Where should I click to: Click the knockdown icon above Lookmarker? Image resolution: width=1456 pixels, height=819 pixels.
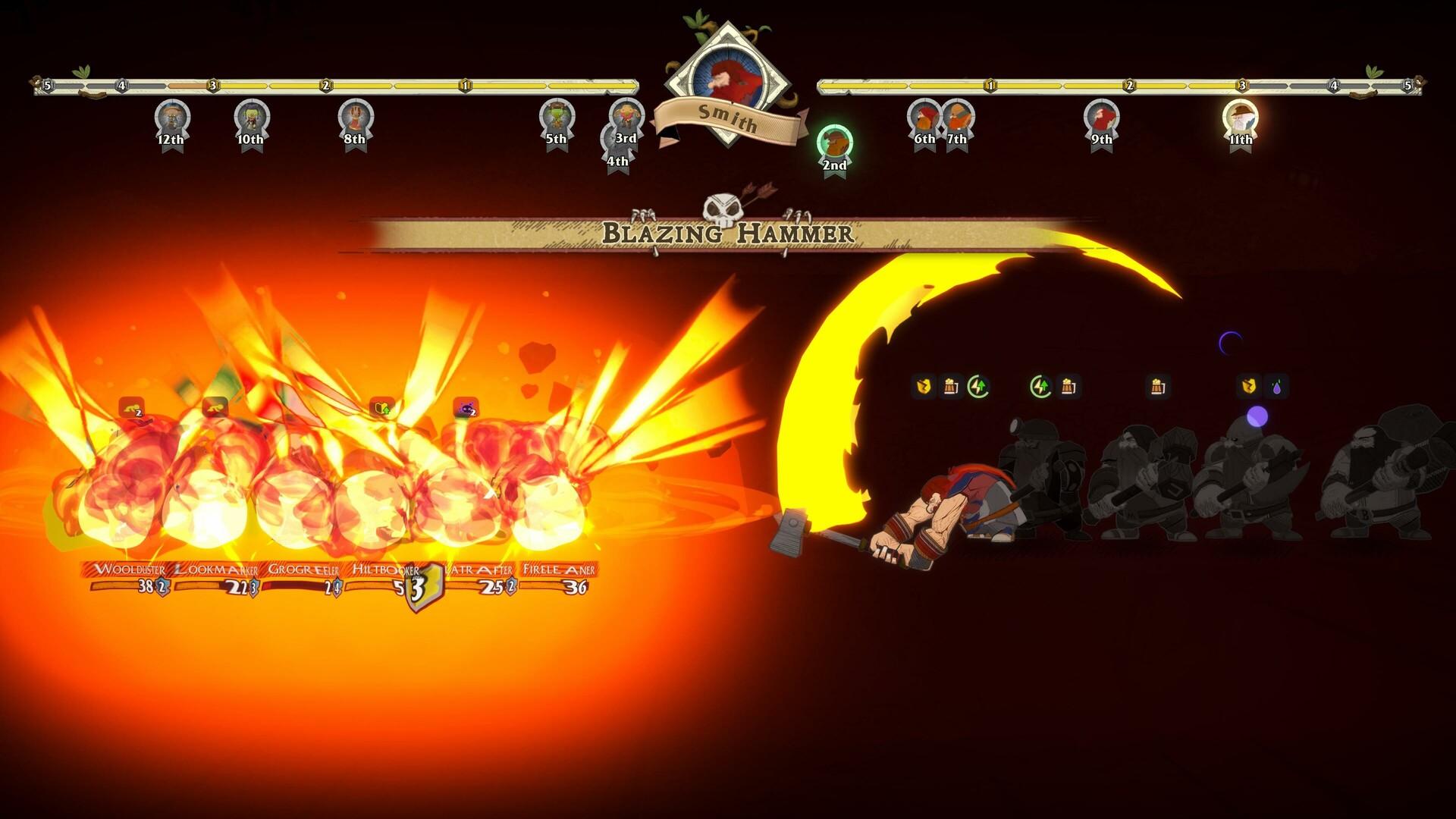coord(215,406)
